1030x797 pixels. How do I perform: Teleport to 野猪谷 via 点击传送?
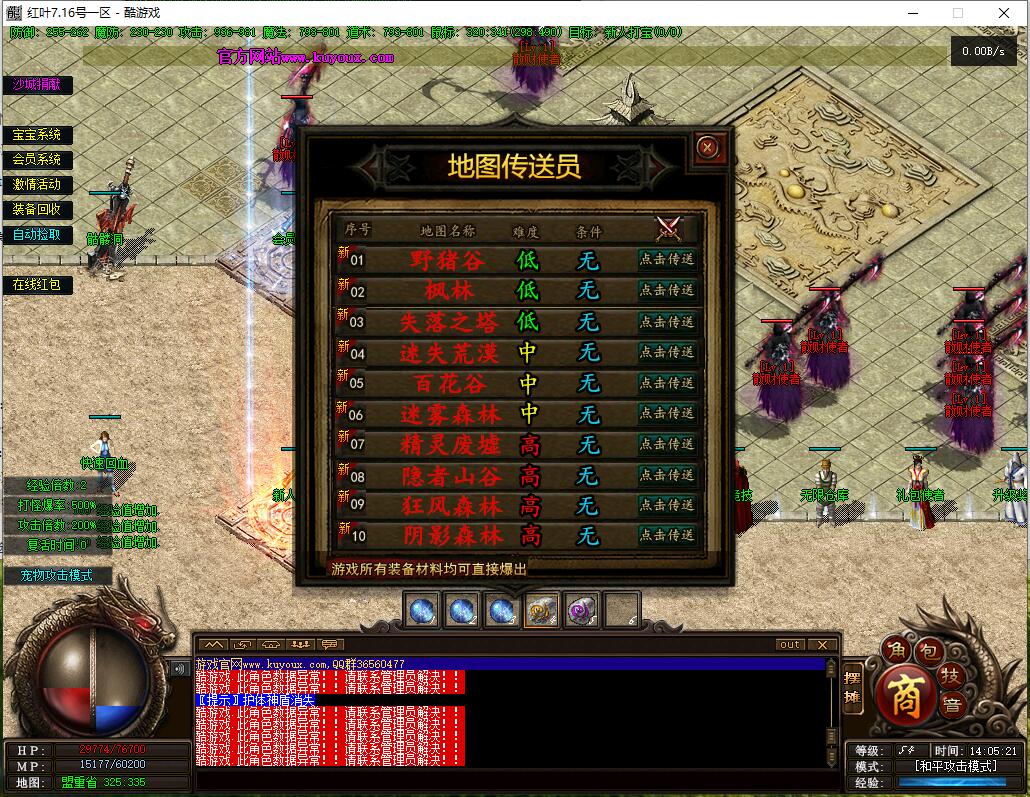[x=667, y=260]
